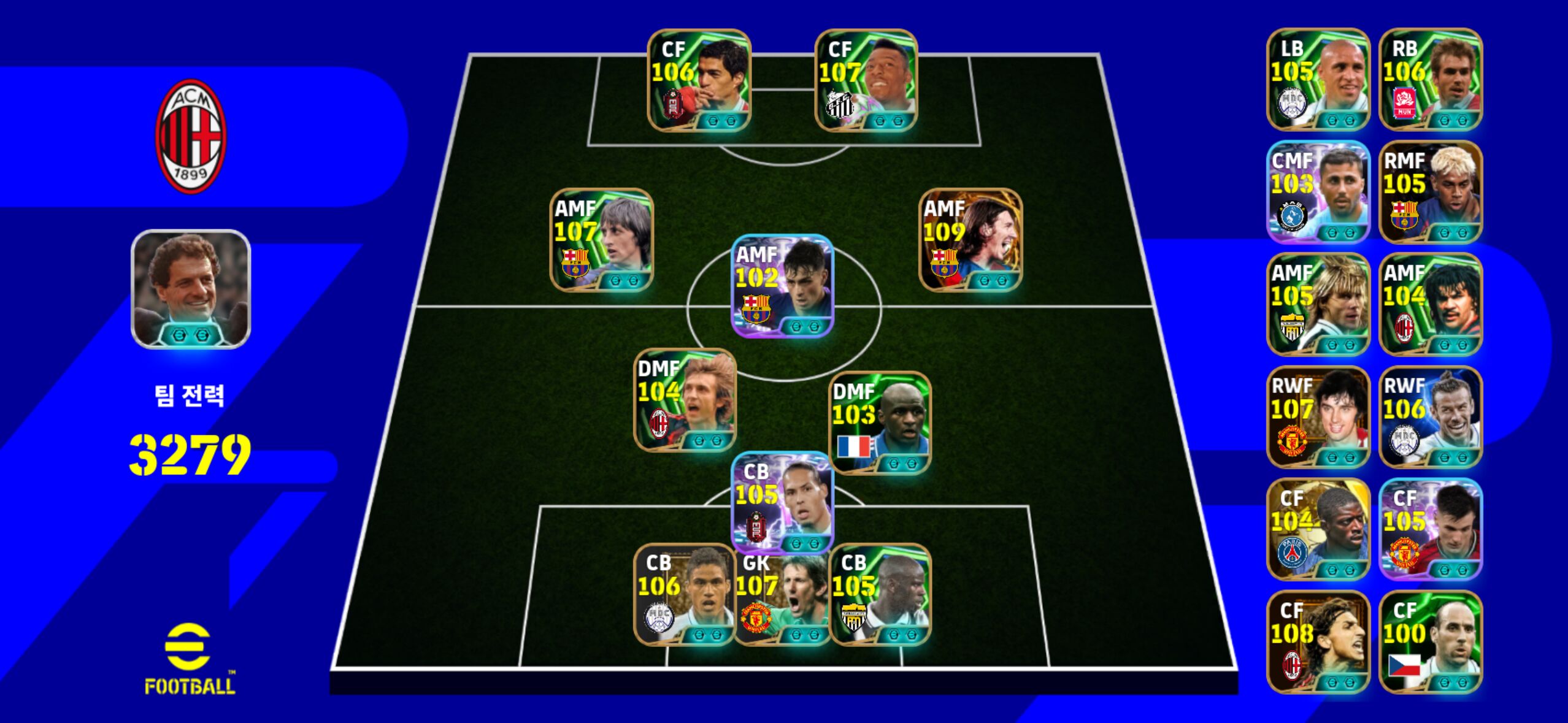Choose the AMF 107 player card

pyautogui.click(x=601, y=240)
